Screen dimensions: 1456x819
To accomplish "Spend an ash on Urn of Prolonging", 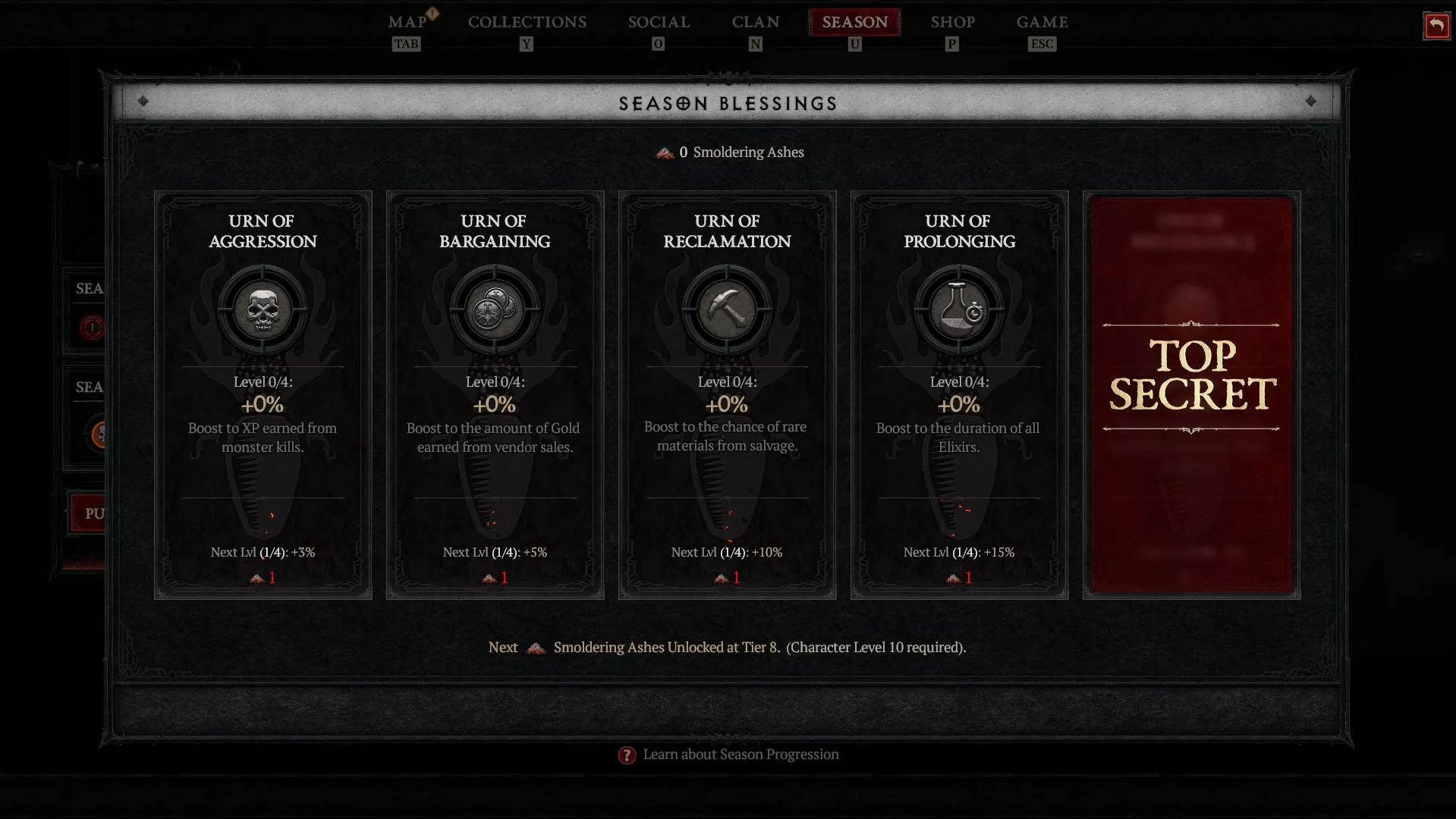I will (x=958, y=578).
